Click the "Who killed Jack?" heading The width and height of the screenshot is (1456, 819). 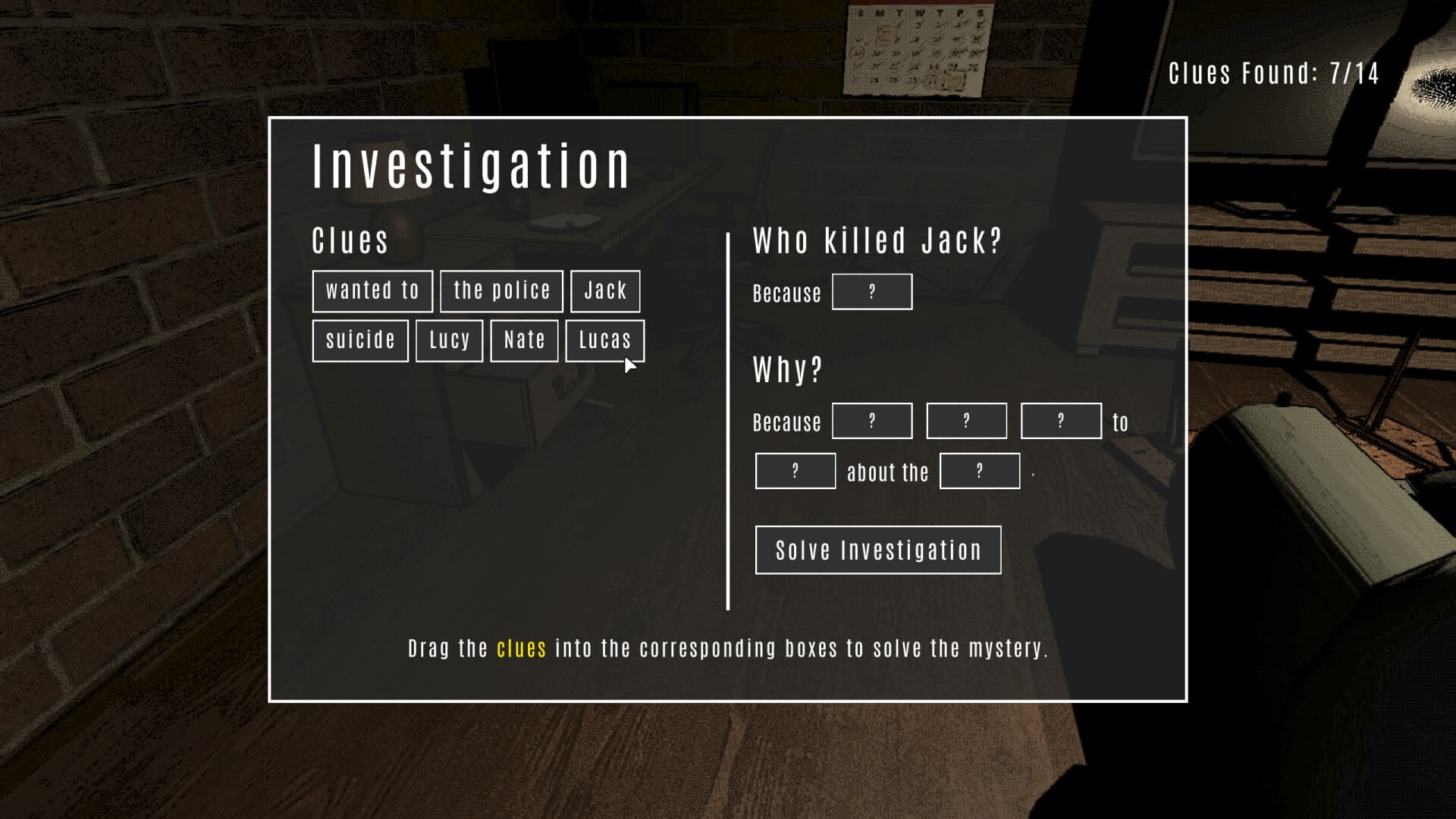pyautogui.click(x=877, y=239)
